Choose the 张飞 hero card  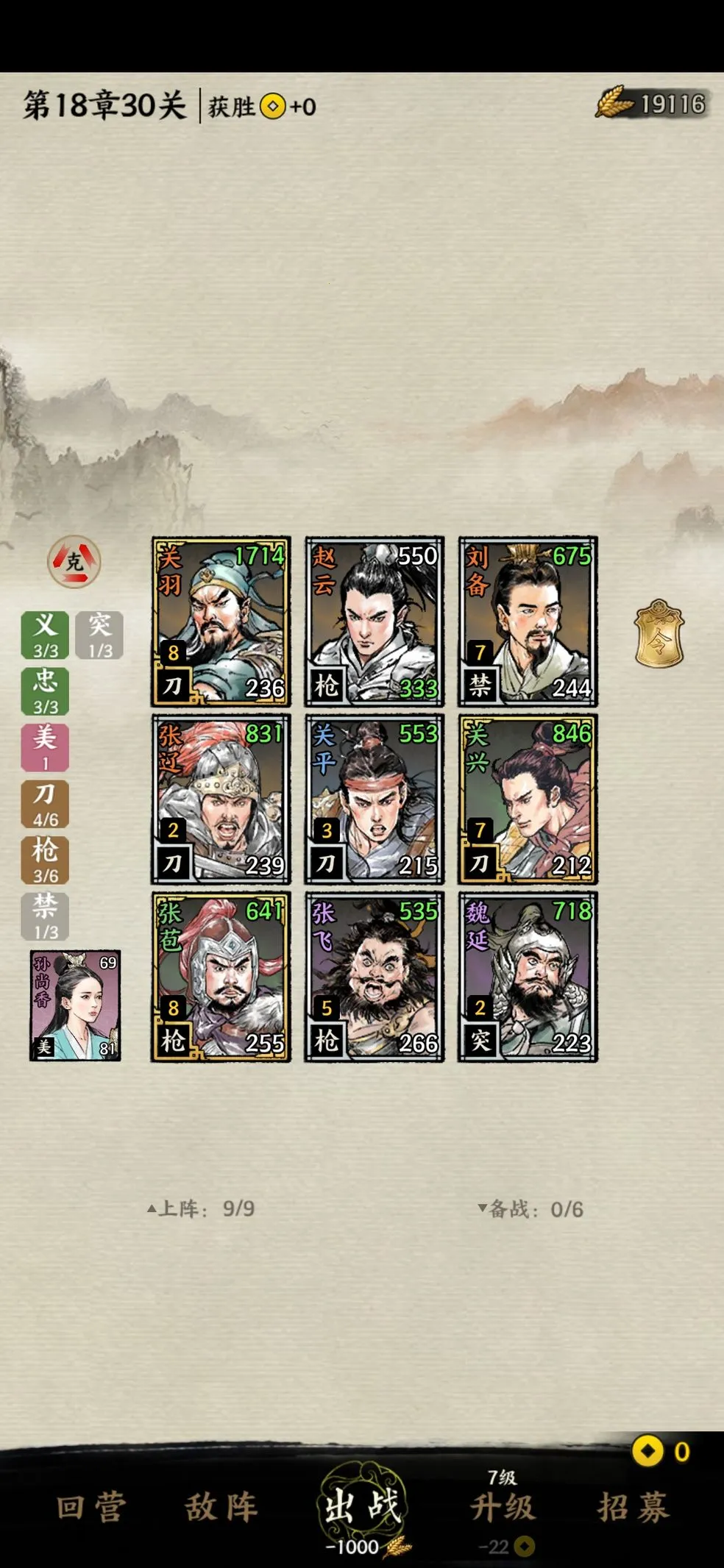[x=375, y=977]
